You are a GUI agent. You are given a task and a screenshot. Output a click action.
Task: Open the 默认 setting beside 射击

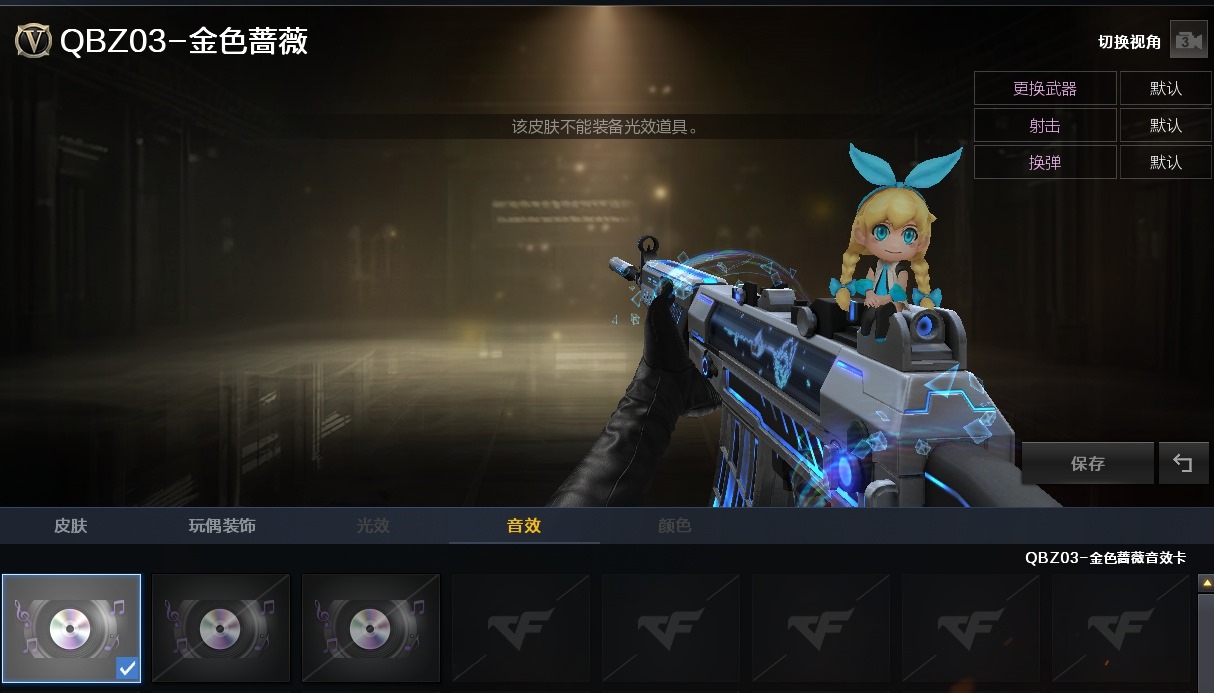[1165, 126]
